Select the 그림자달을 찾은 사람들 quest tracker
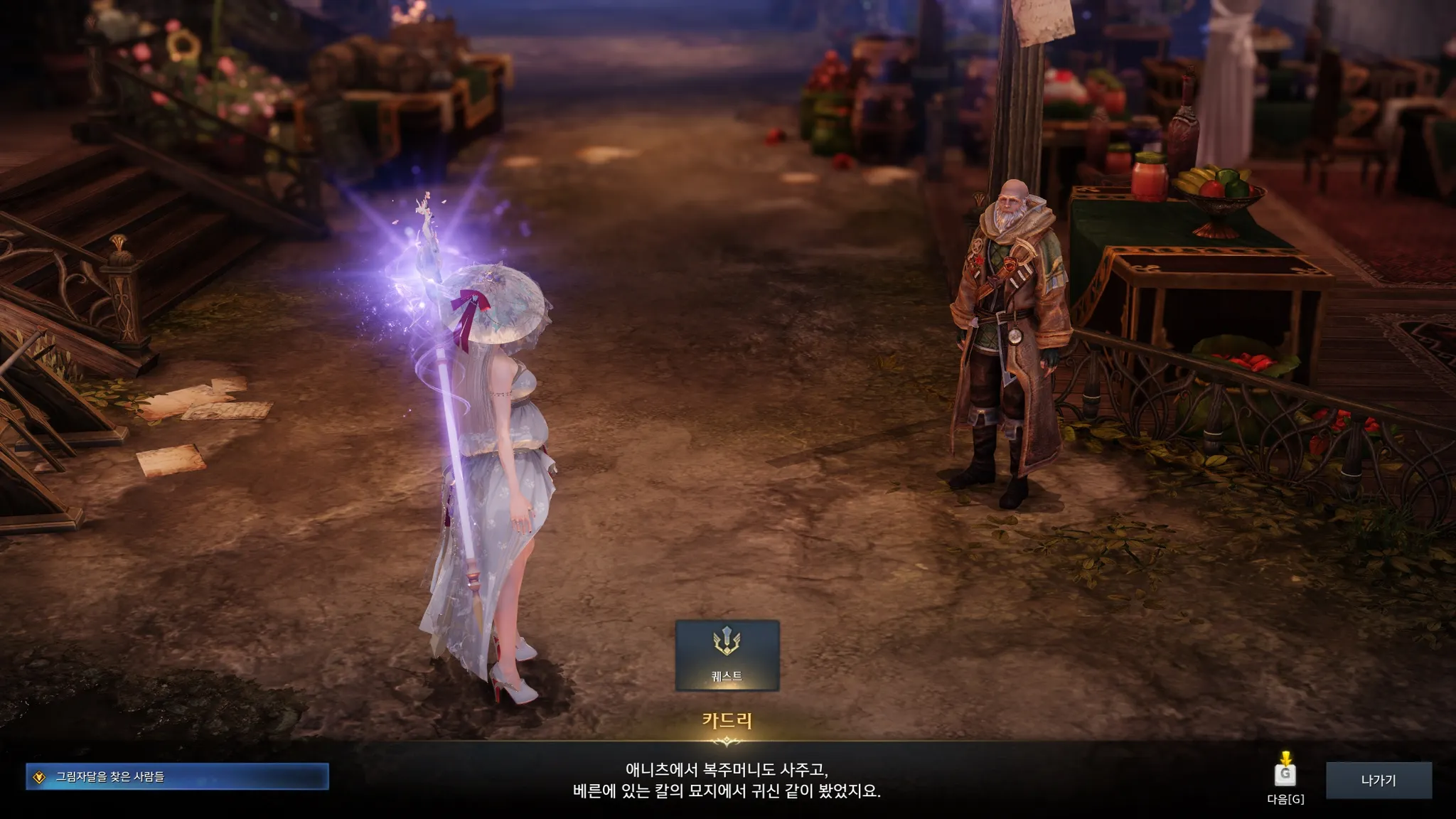 [x=178, y=777]
